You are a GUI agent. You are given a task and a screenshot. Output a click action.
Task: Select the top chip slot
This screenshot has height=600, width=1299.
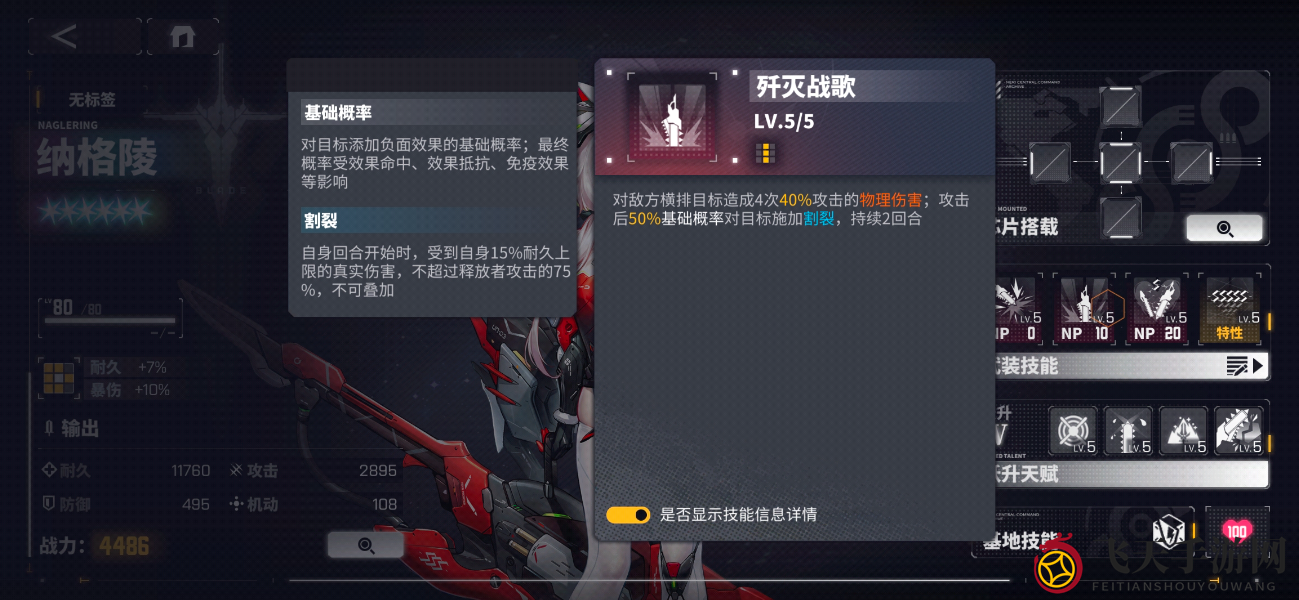[x=1120, y=106]
